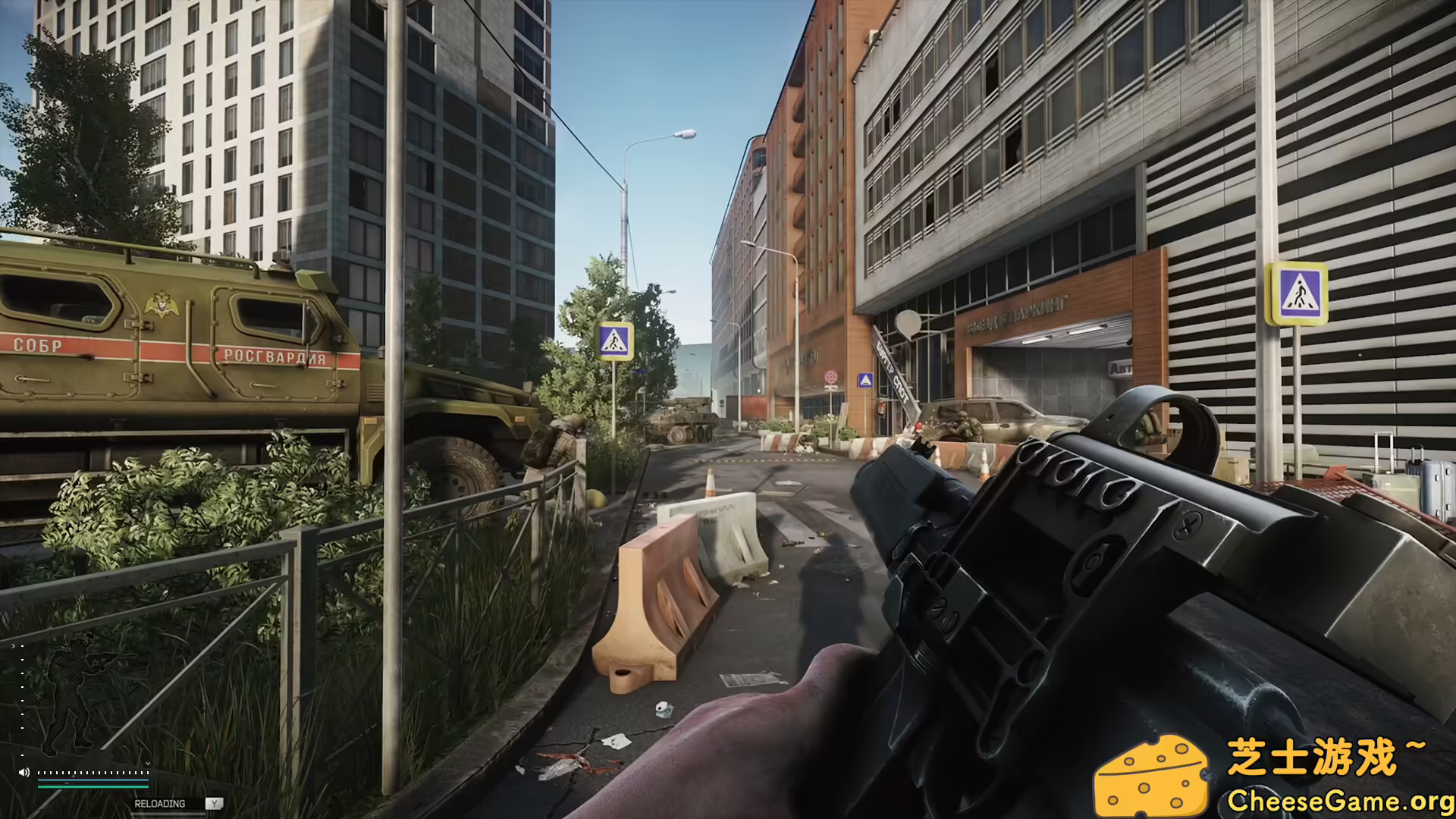Mute audio using the speaker icon
Viewport: 1456px width, 819px height.
coord(24,773)
